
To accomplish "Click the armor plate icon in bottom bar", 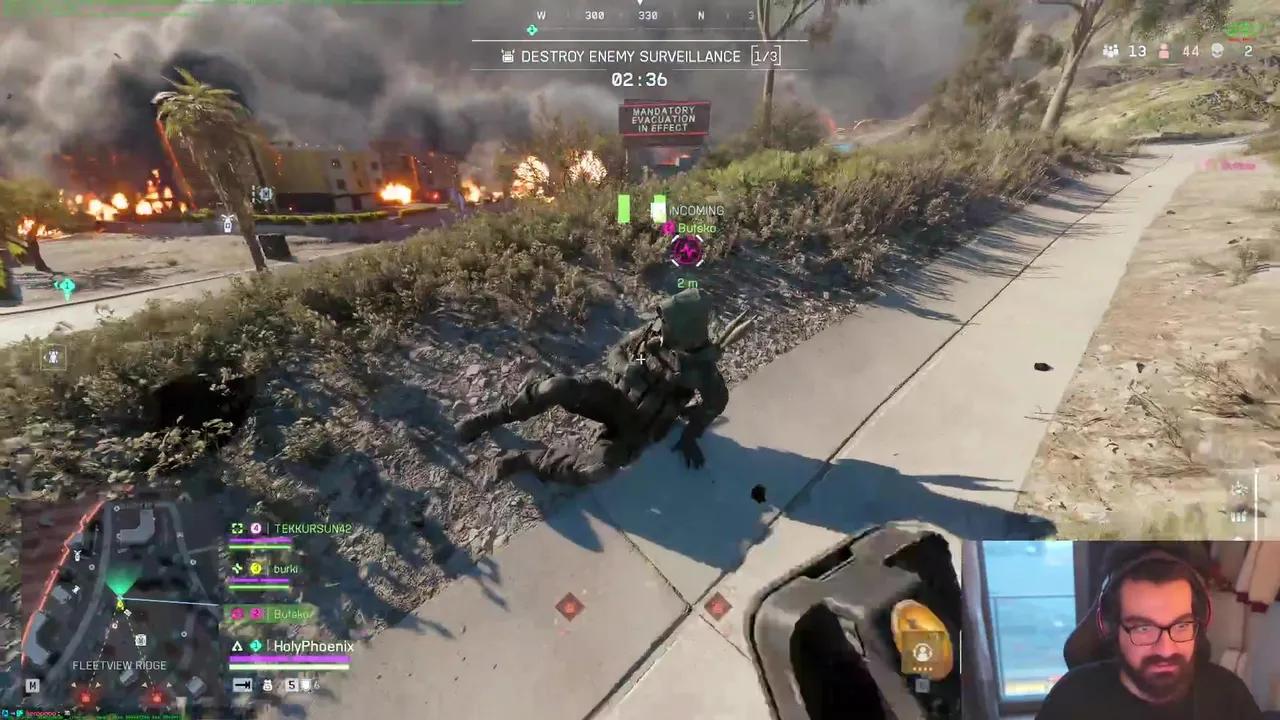I will (x=306, y=684).
